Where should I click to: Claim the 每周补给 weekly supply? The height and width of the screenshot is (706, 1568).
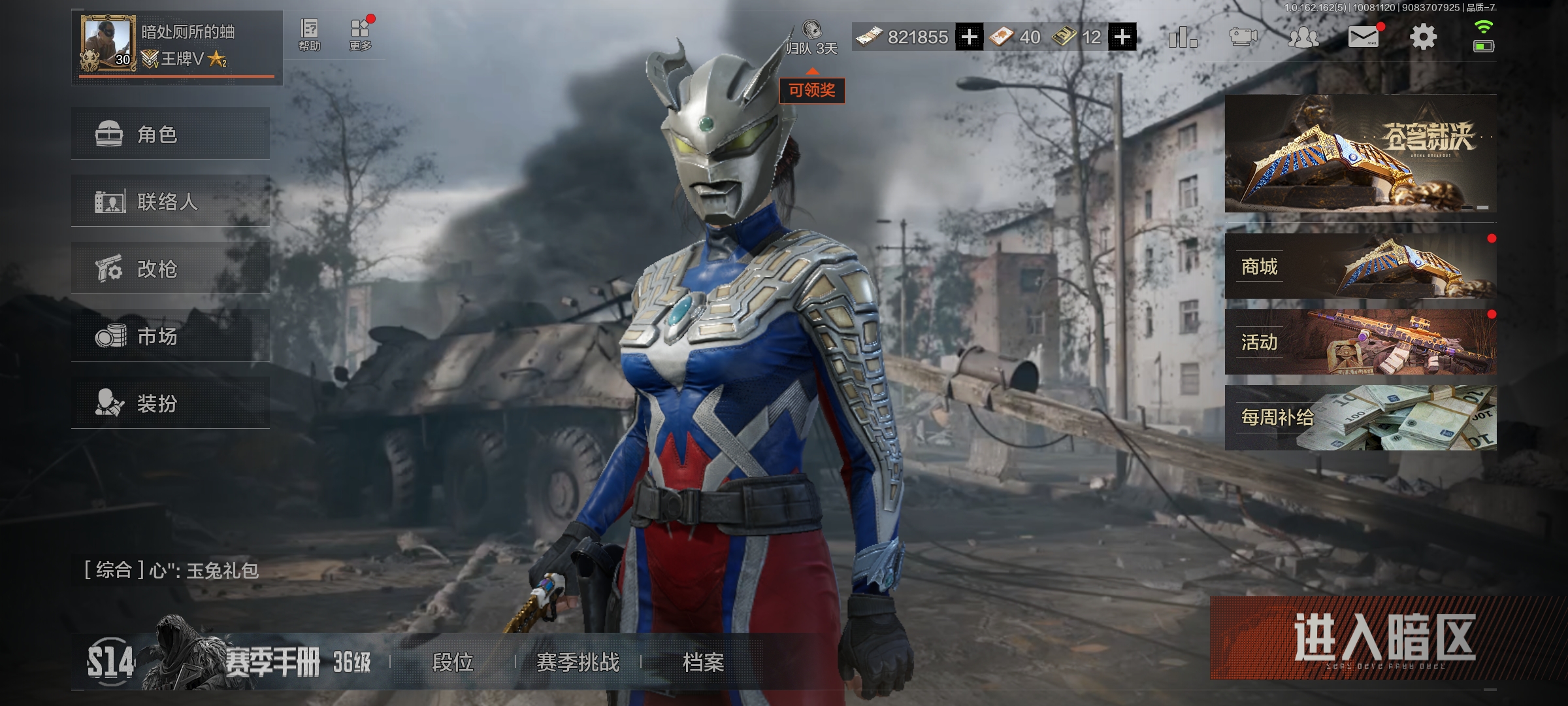tap(1360, 417)
